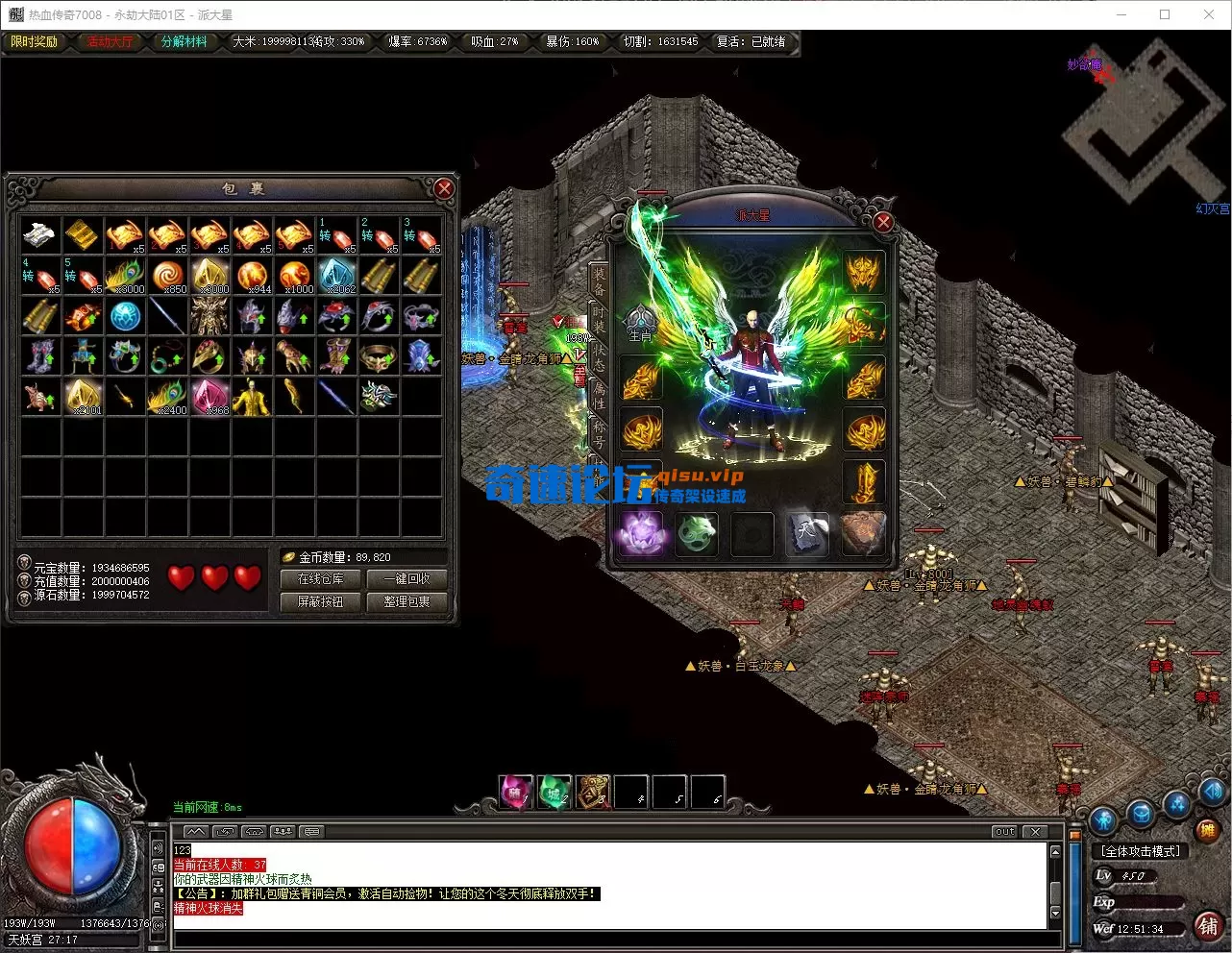Select the x968 pink gem item
The image size is (1232, 953).
[209, 396]
